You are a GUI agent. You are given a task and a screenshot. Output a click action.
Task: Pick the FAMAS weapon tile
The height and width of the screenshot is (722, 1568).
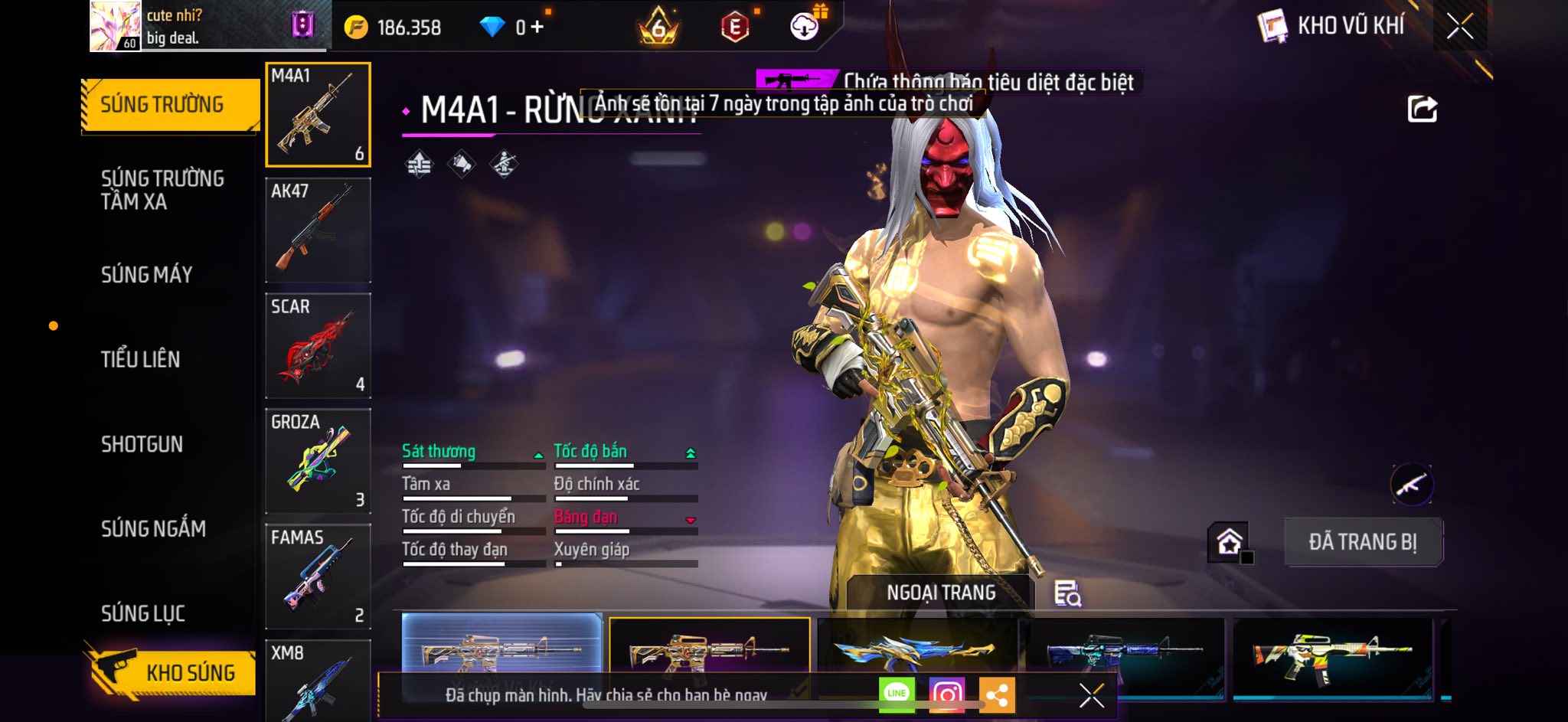[x=318, y=577]
